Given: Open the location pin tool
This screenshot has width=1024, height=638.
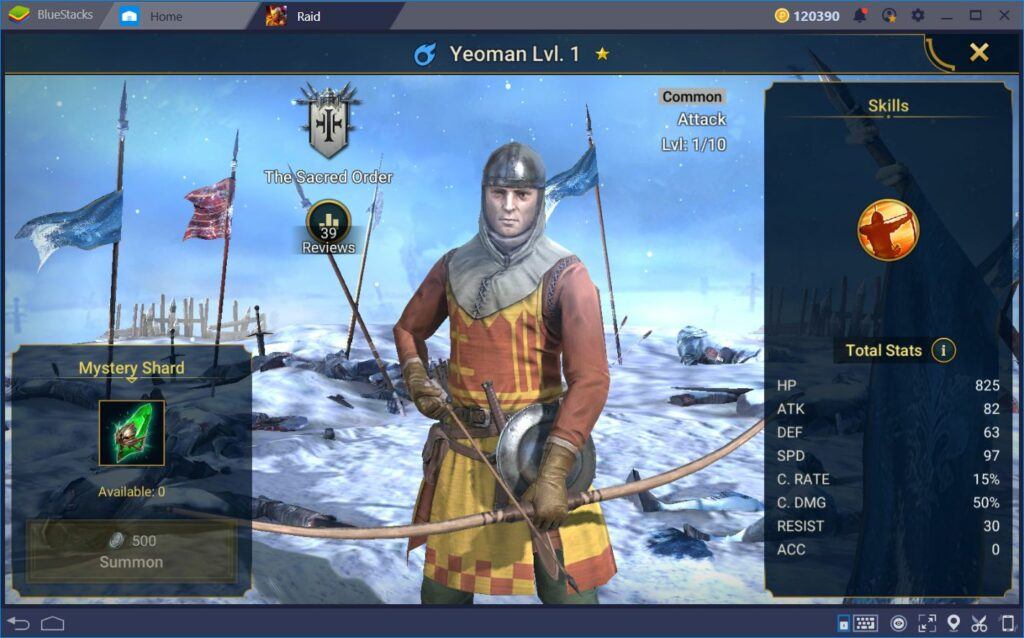Looking at the screenshot, I should point(953,624).
